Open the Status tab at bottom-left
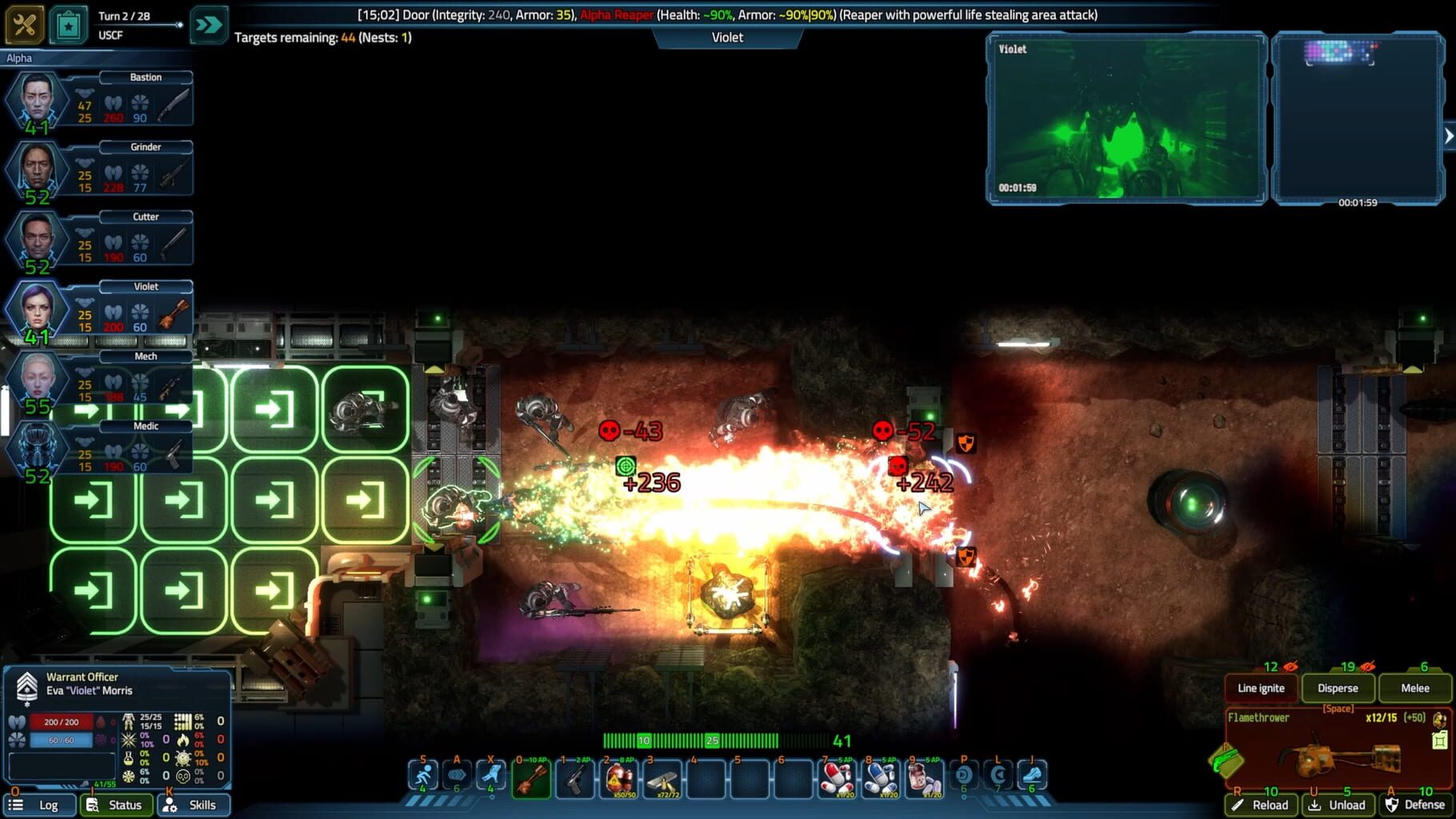 pyautogui.click(x=116, y=805)
